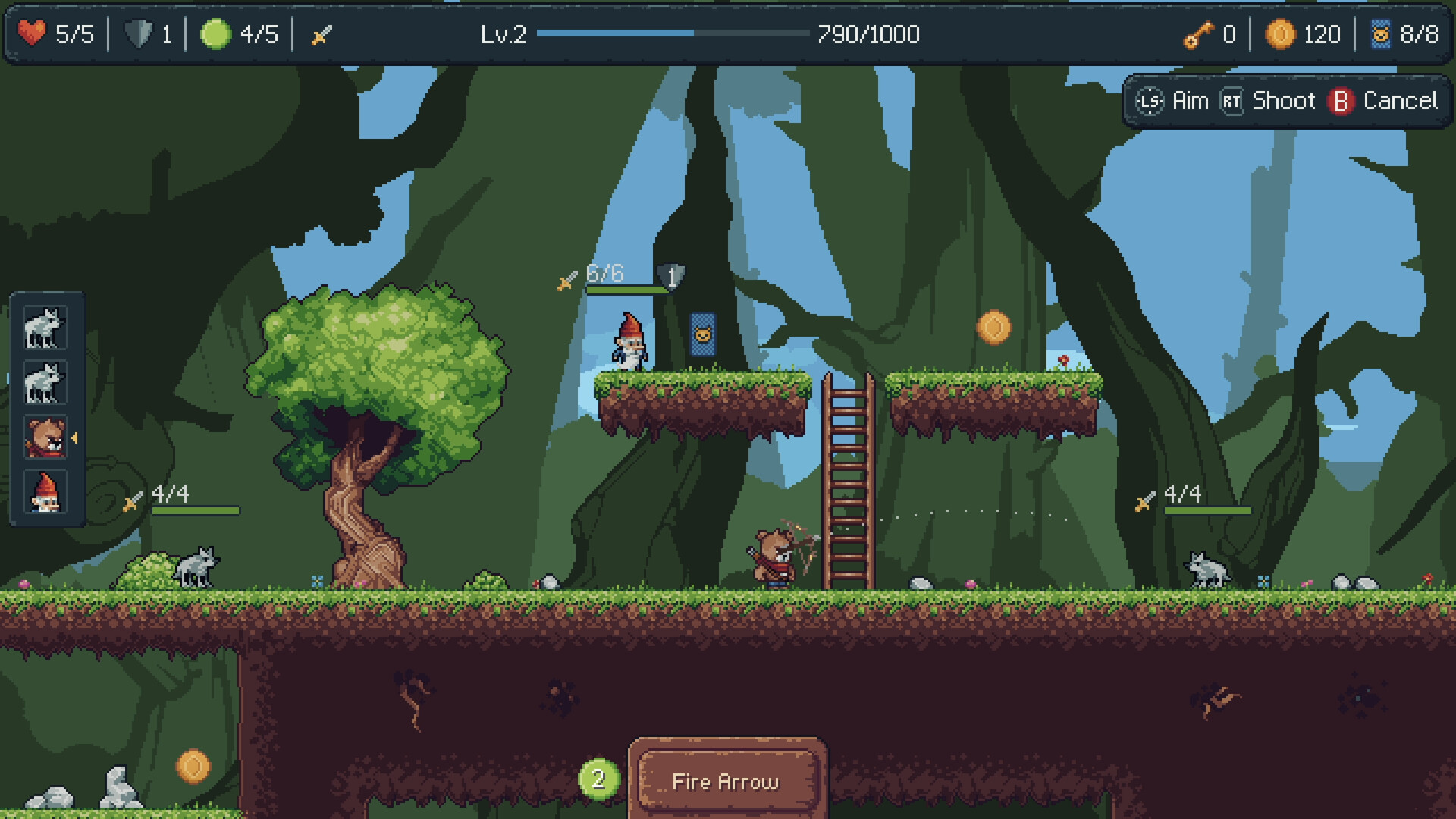
Task: Click the bear card above the ladder platform
Action: tap(703, 334)
